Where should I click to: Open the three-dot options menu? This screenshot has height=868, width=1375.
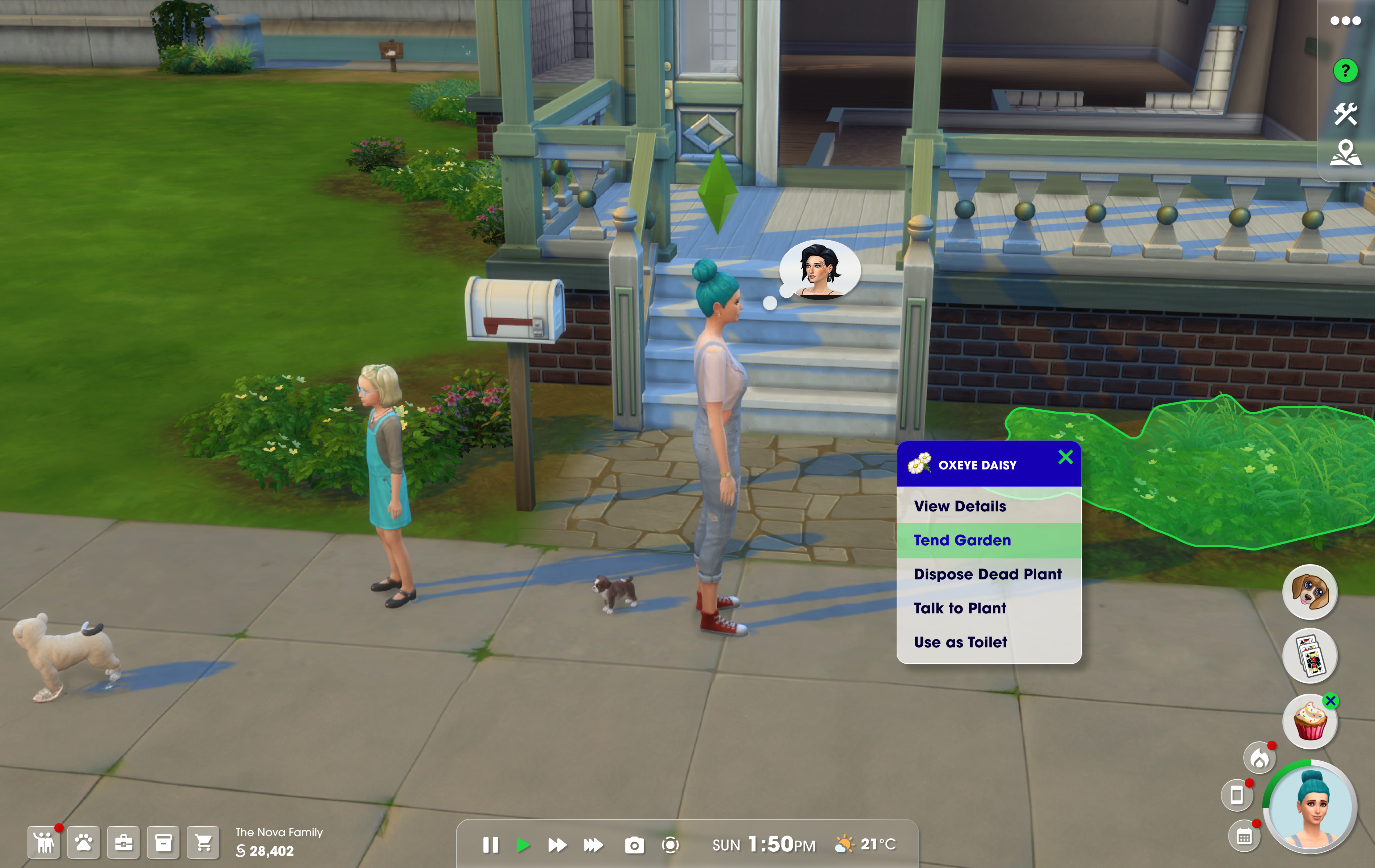click(x=1345, y=21)
